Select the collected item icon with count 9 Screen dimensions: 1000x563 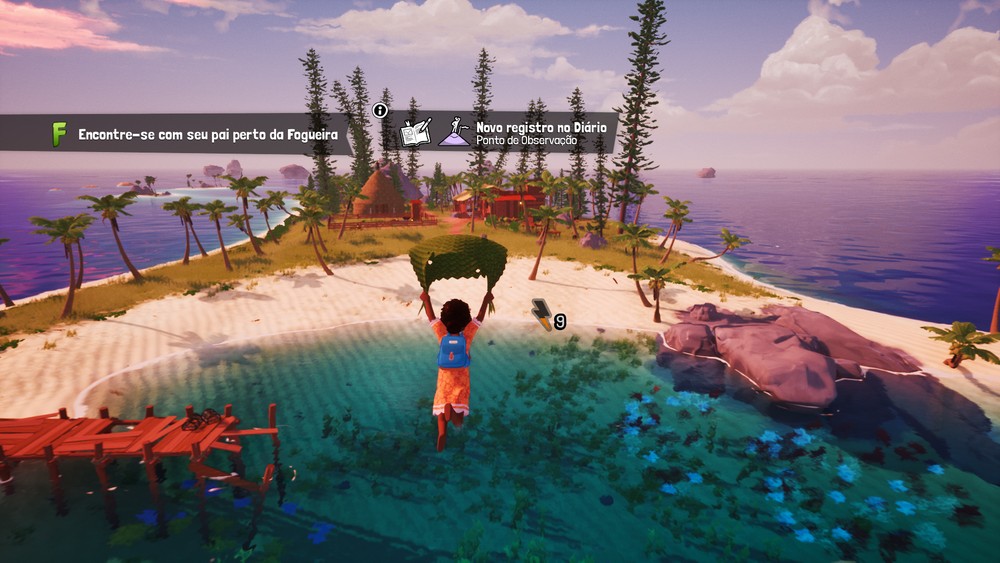[x=542, y=313]
